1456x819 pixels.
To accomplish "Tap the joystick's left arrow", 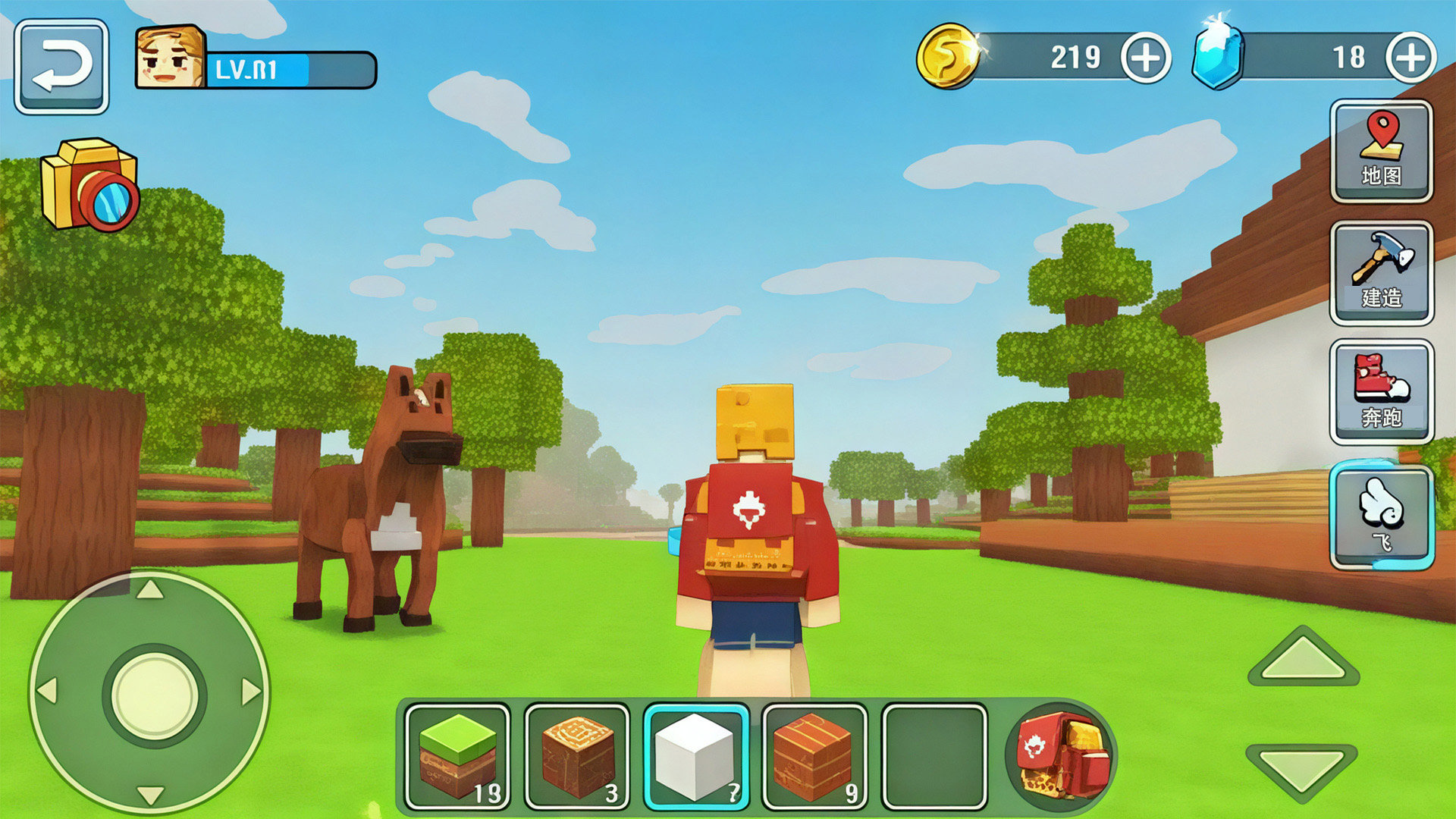I will pos(48,692).
